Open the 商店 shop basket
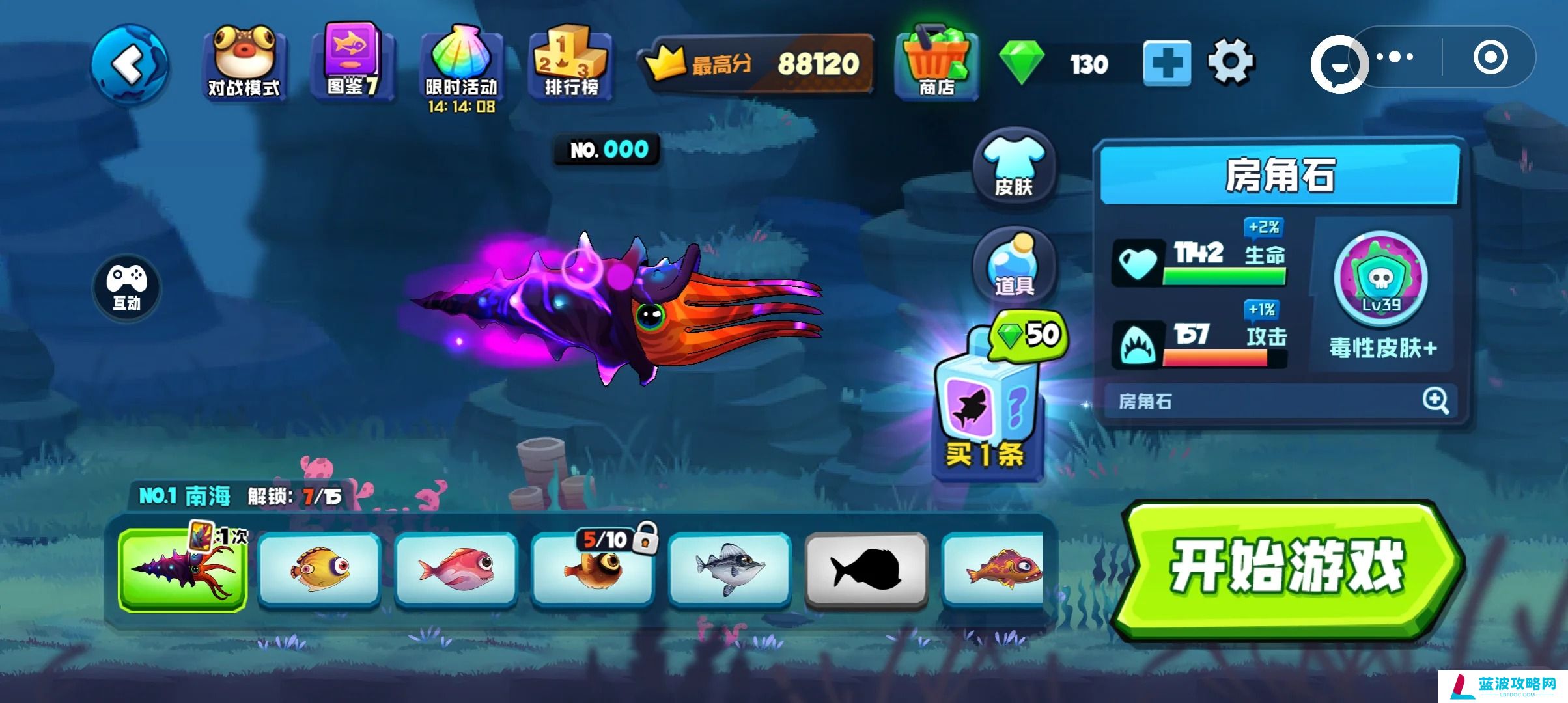The height and width of the screenshot is (703, 1568). 936,63
